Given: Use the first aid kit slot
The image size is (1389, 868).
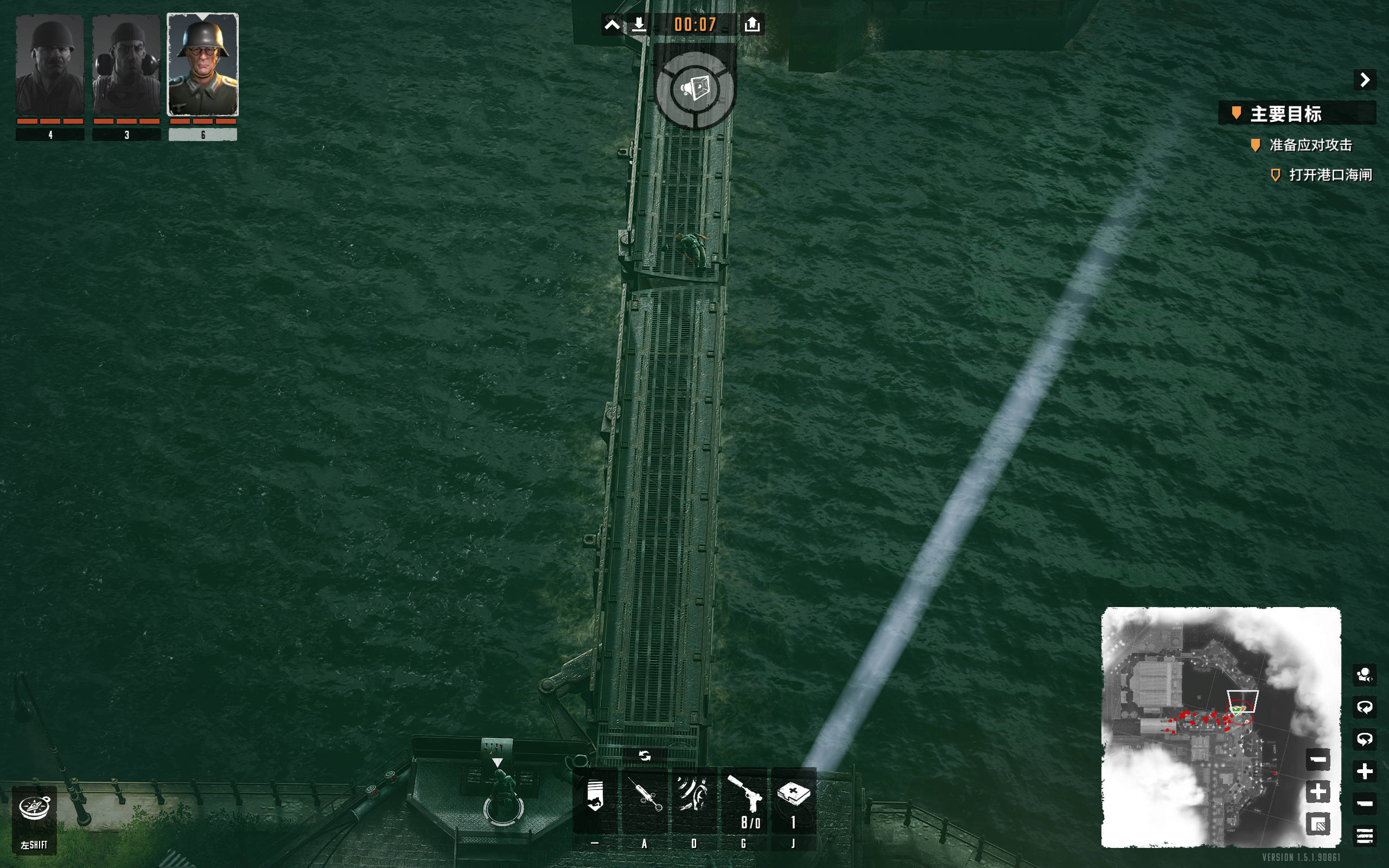Looking at the screenshot, I should click(x=793, y=800).
